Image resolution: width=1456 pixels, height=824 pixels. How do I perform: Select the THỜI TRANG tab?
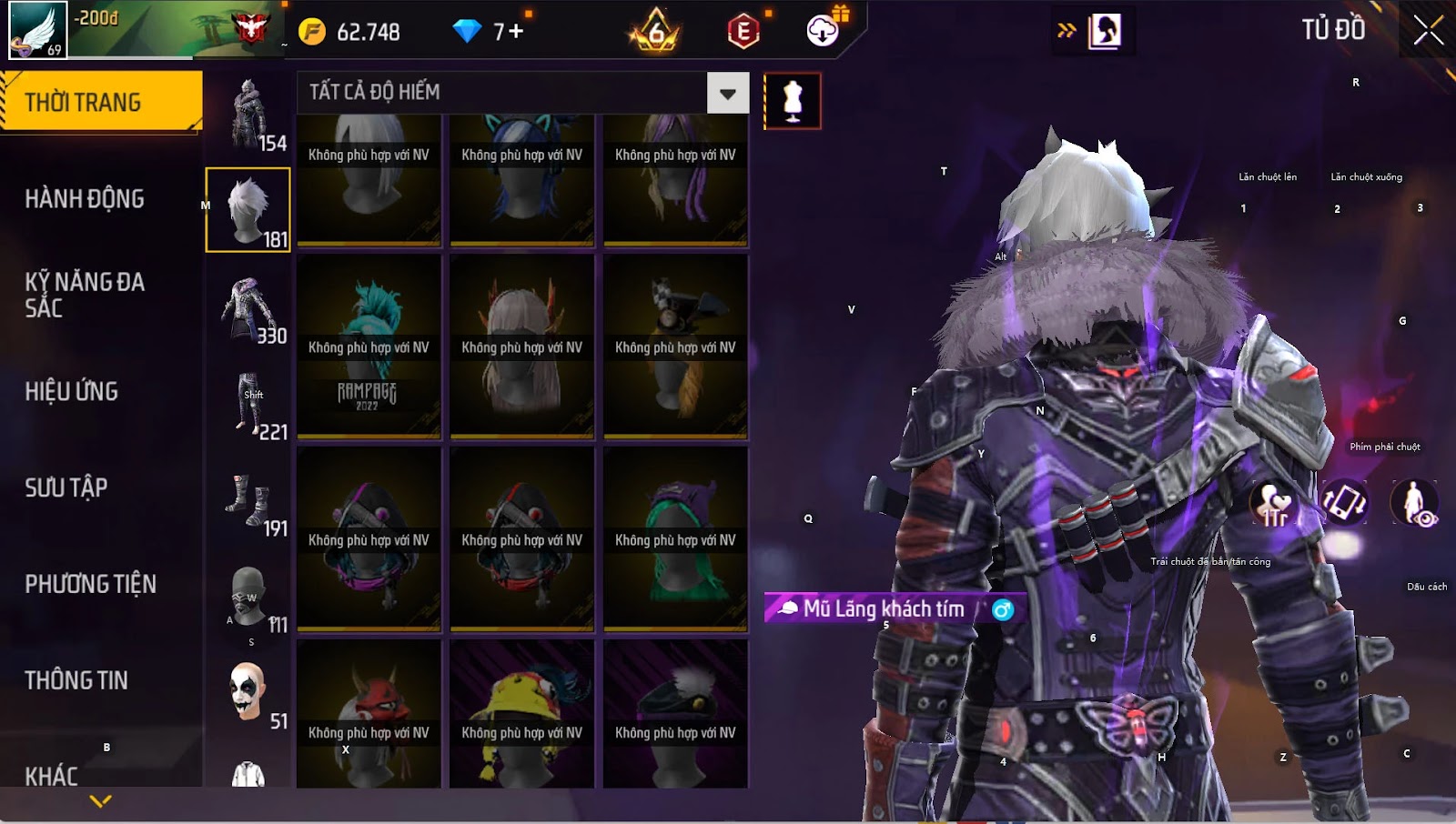[100, 102]
